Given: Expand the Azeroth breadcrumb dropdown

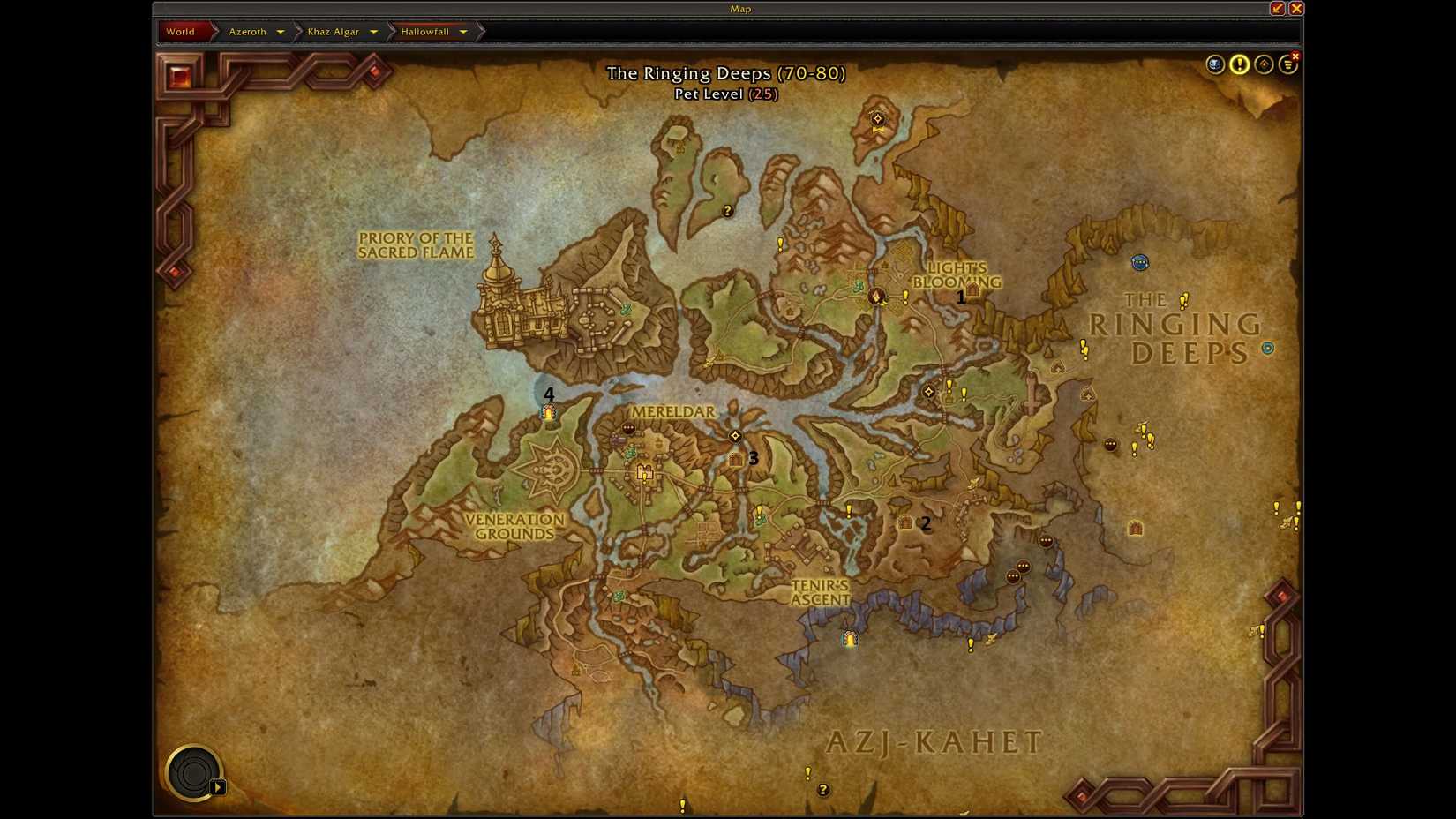Looking at the screenshot, I should click(281, 32).
